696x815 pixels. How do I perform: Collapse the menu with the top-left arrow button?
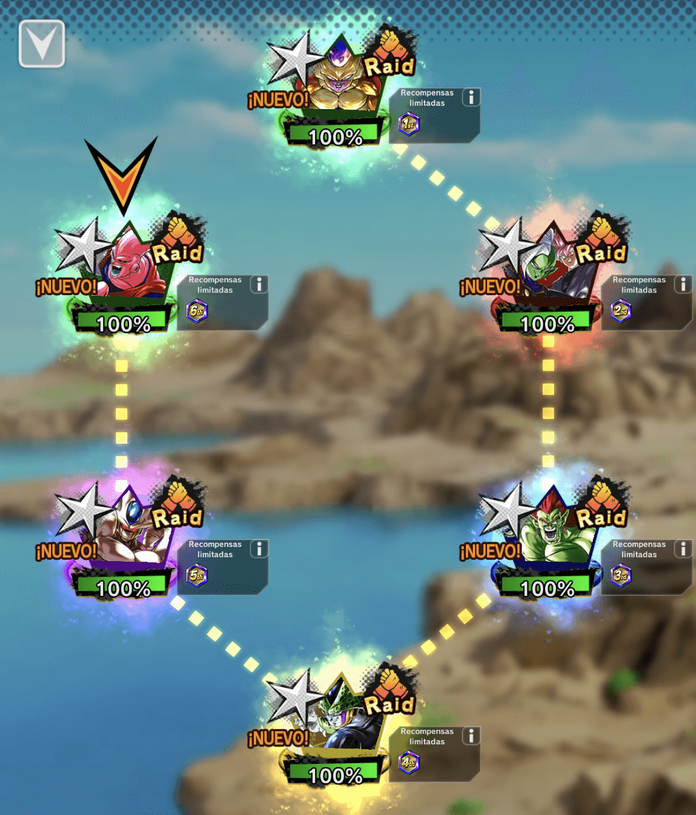pyautogui.click(x=41, y=44)
